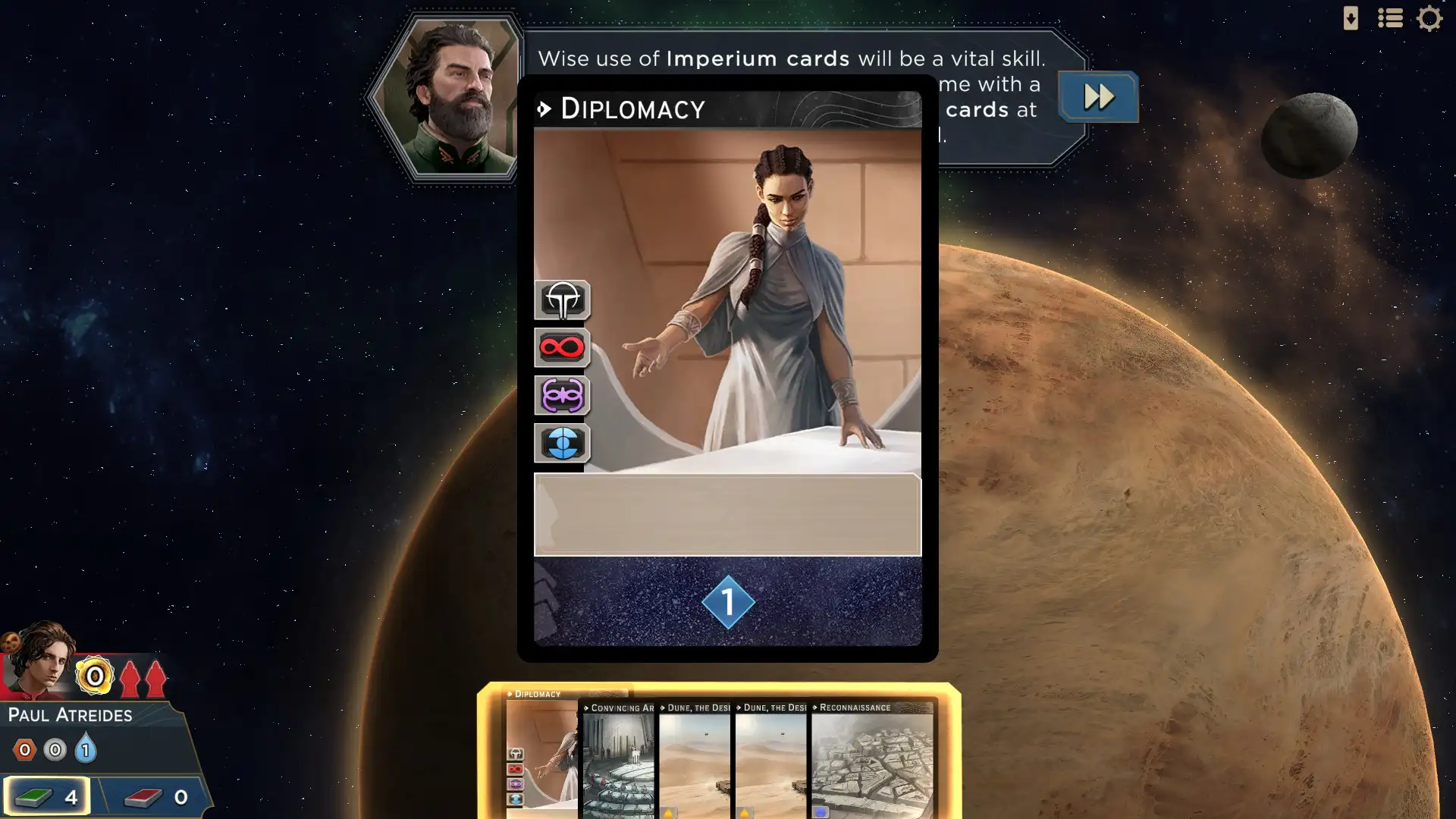Click the card with down-arrow icon
Viewport: 1456px width, 819px height.
tap(1351, 18)
